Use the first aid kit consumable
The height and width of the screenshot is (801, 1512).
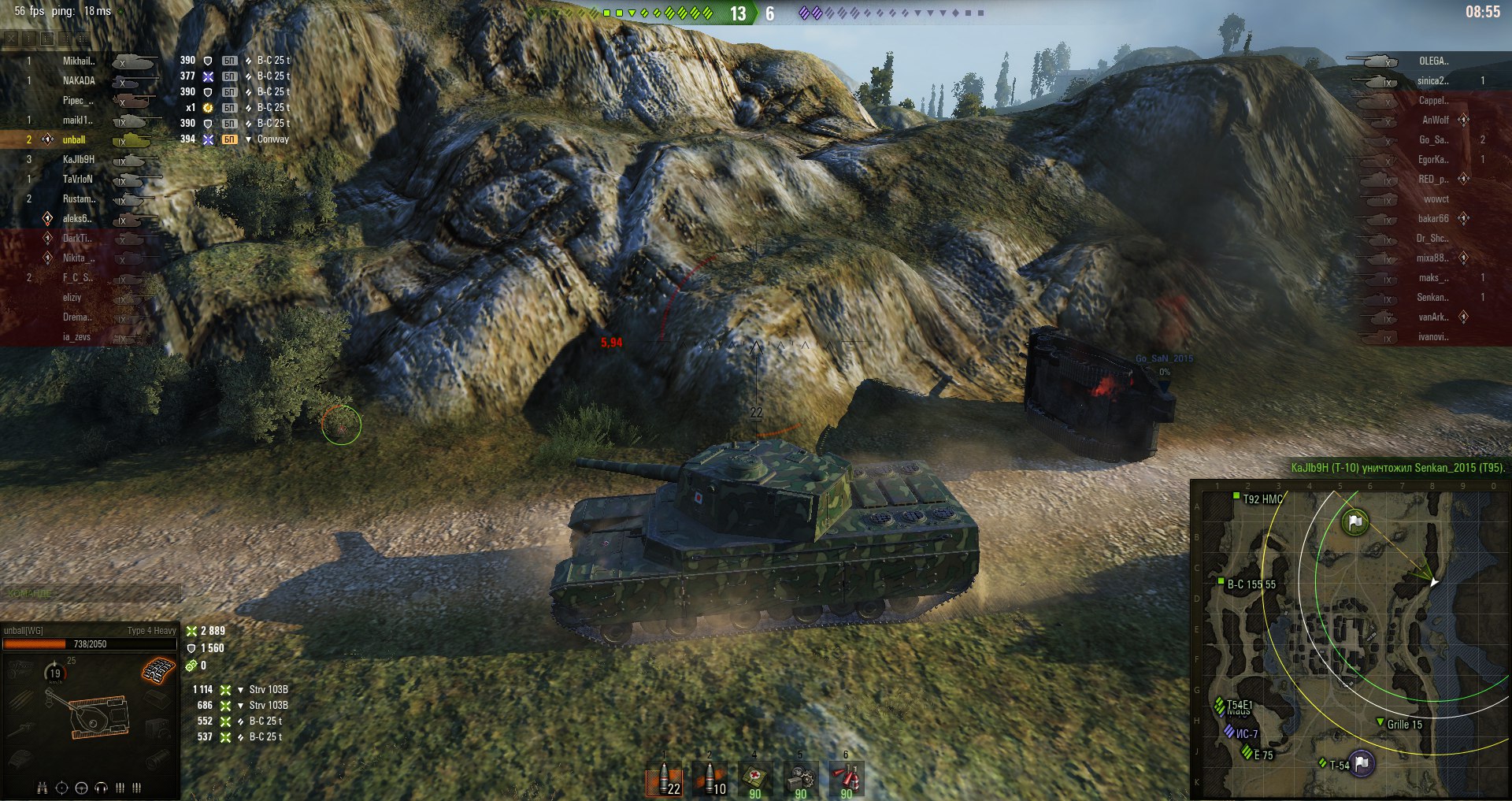755,780
